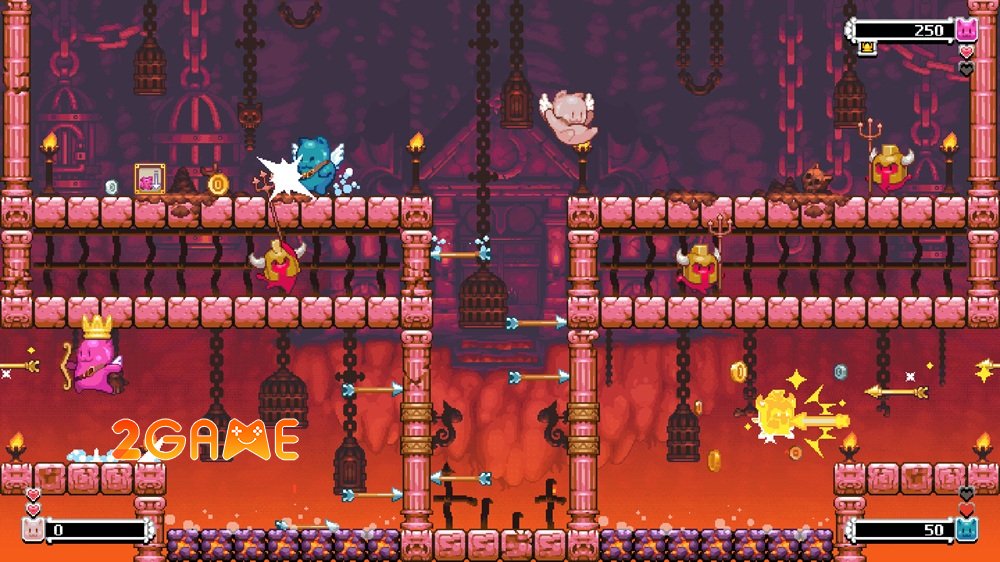Click the pink cat player portrait
This screenshot has height=562, width=1000.
coord(965,29)
